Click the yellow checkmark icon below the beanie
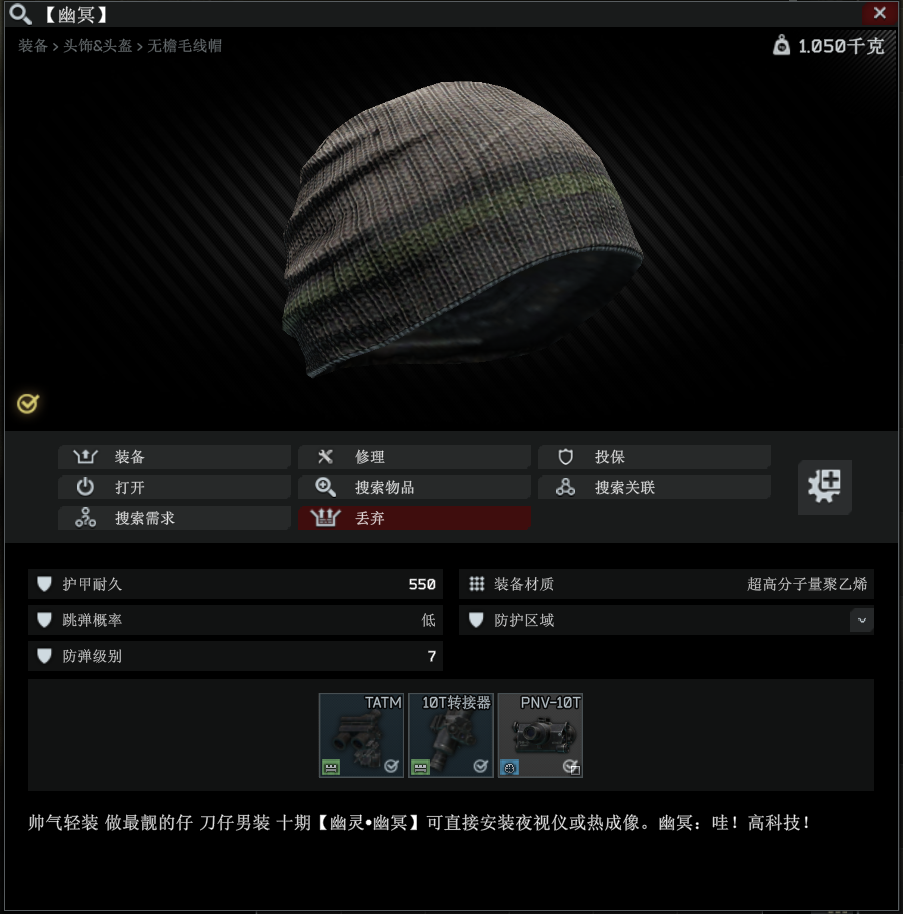Viewport: 903px width, 914px height. [27, 404]
